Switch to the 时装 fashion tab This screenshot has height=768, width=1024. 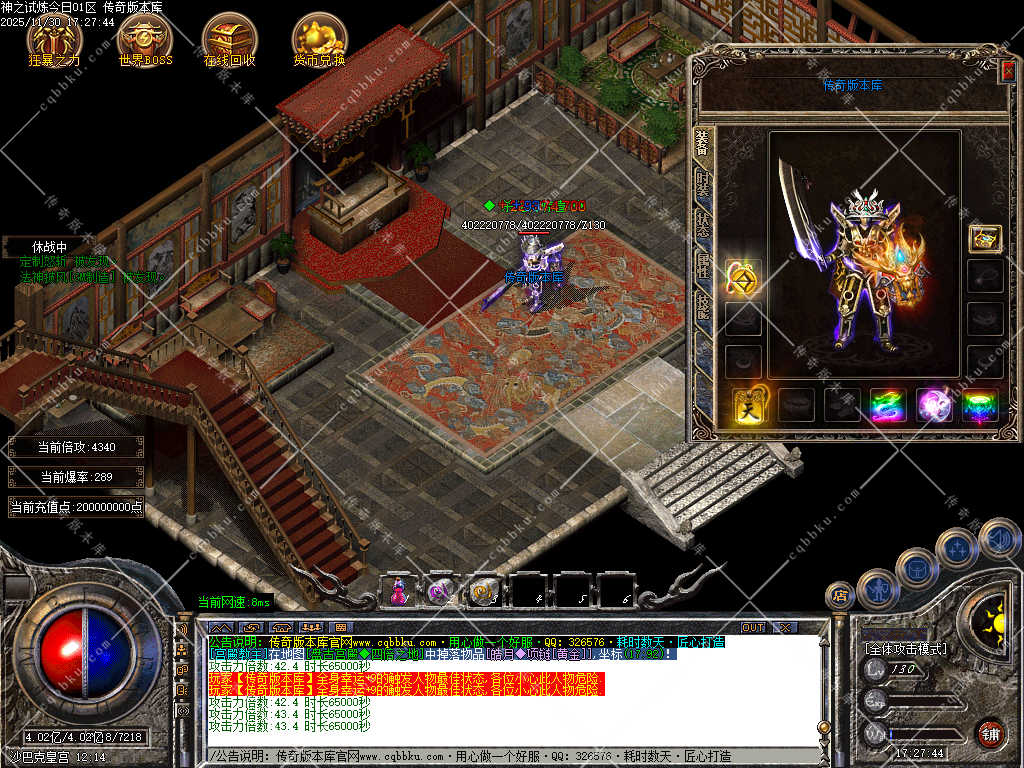(703, 183)
